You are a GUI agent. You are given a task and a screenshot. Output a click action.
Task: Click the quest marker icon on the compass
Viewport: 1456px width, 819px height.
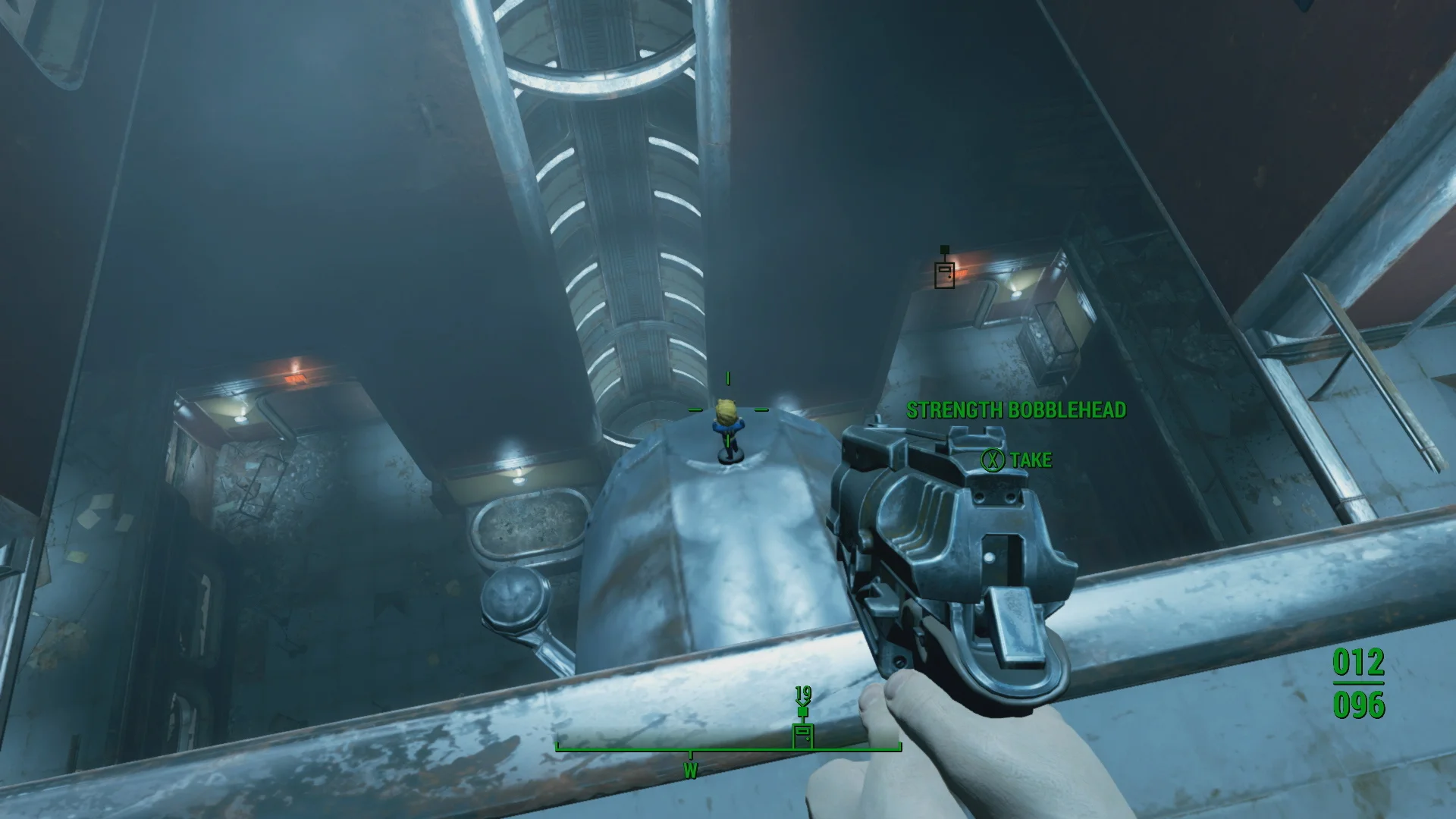click(804, 733)
